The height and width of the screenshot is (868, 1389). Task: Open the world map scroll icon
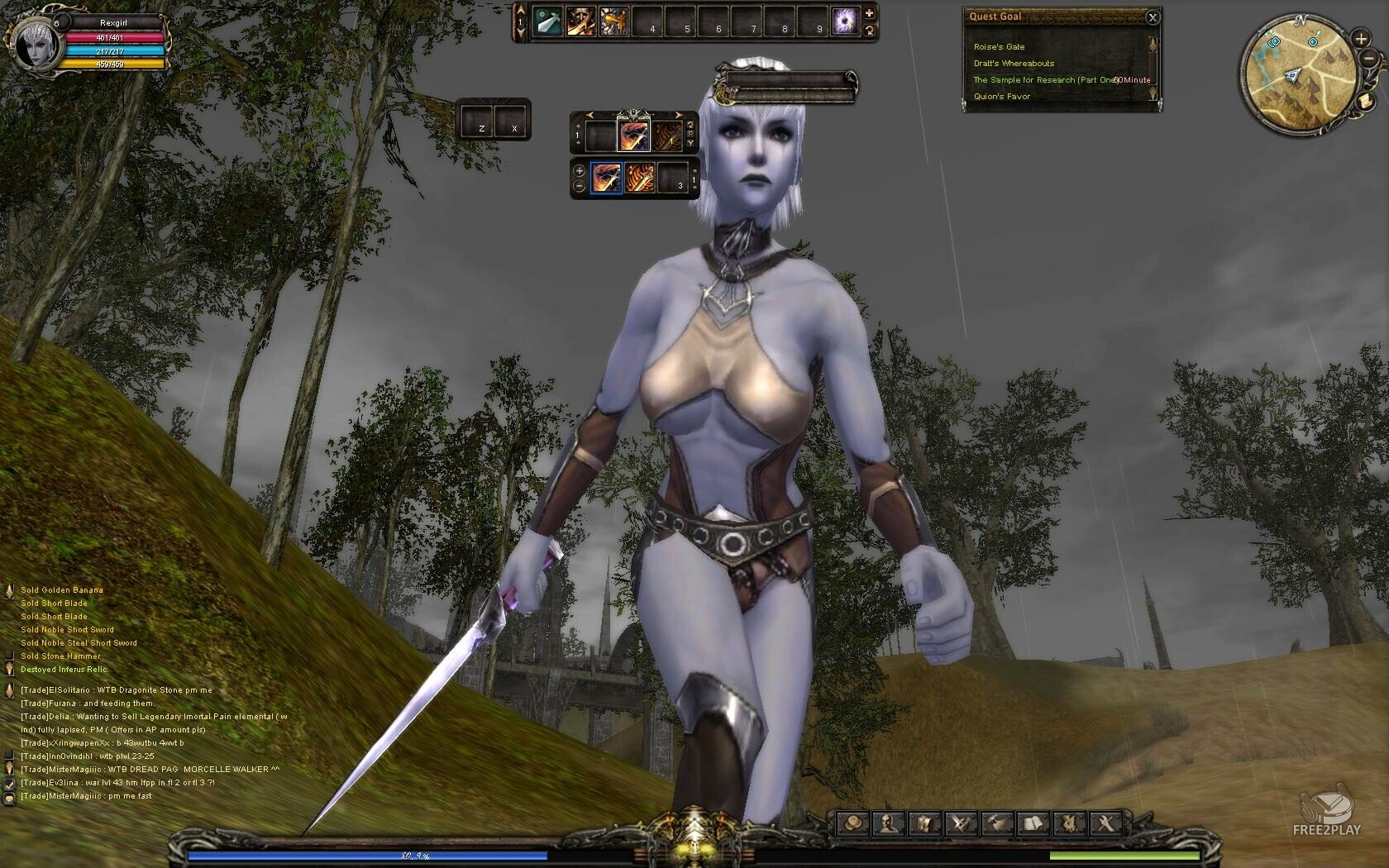tap(1366, 101)
